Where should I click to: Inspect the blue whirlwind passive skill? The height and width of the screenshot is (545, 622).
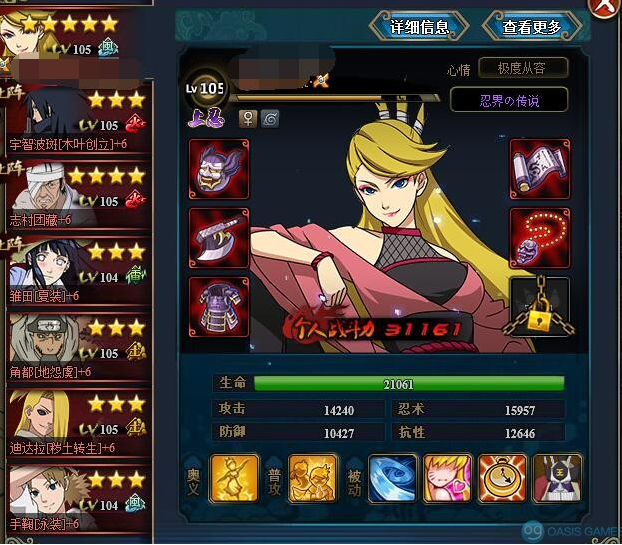tap(393, 478)
